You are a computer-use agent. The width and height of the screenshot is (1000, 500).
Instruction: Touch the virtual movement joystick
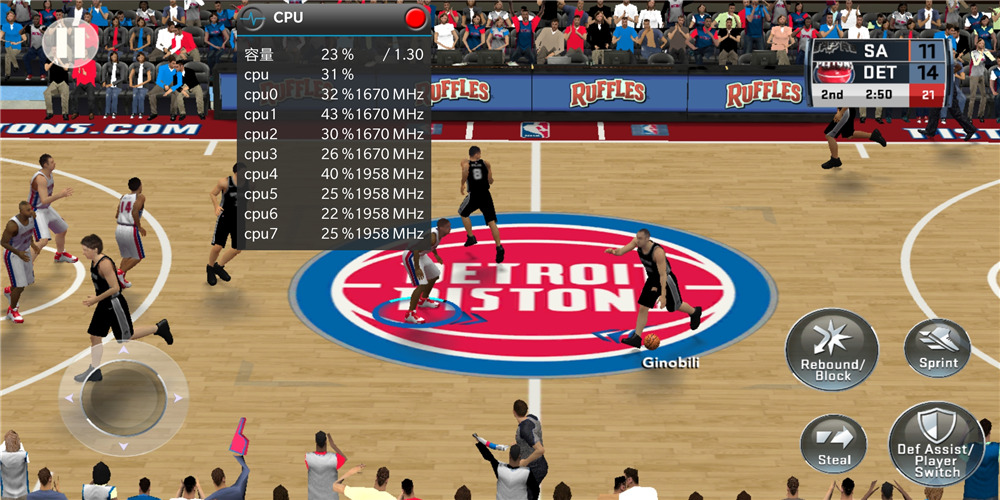point(123,398)
